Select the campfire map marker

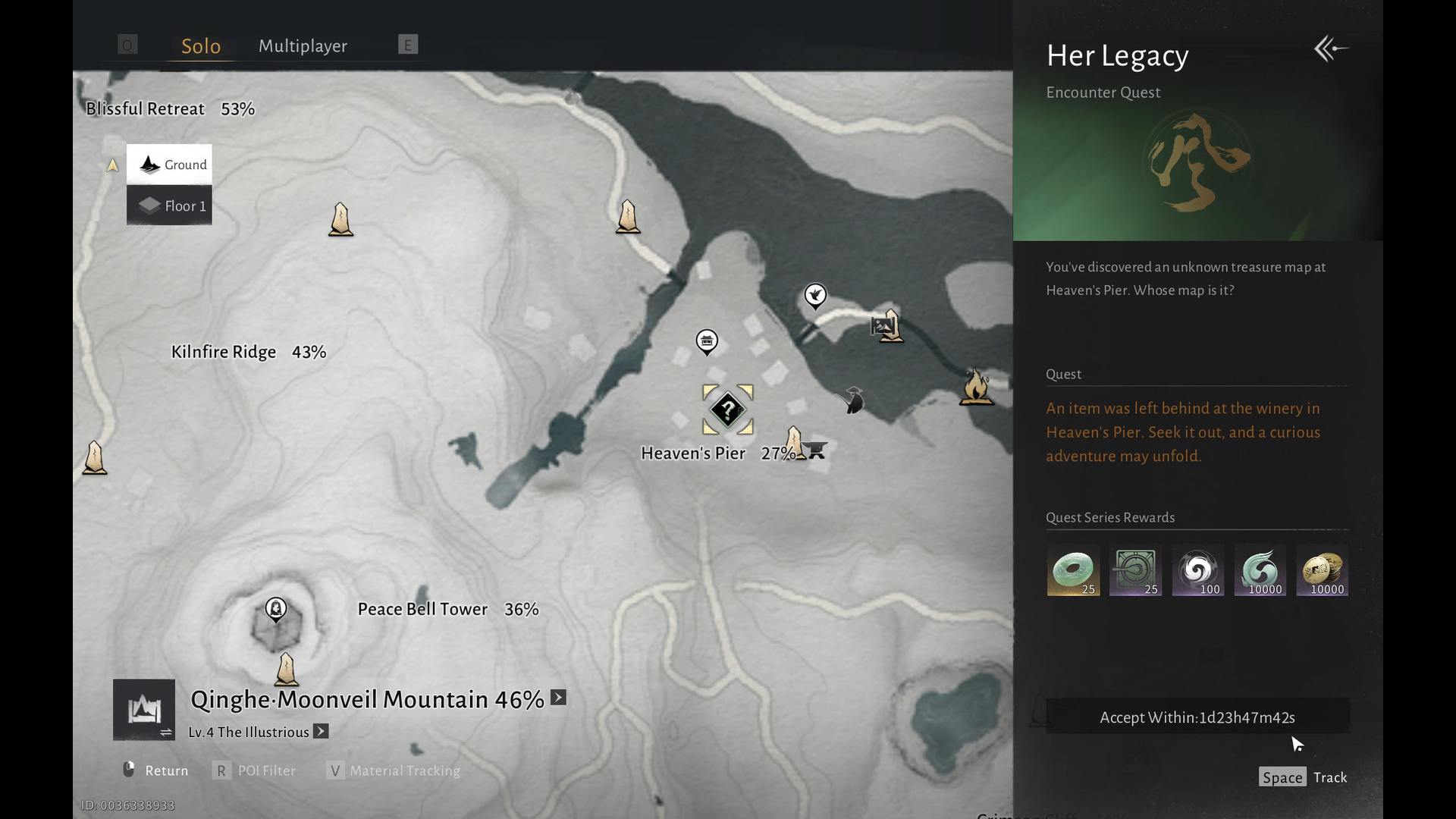976,386
